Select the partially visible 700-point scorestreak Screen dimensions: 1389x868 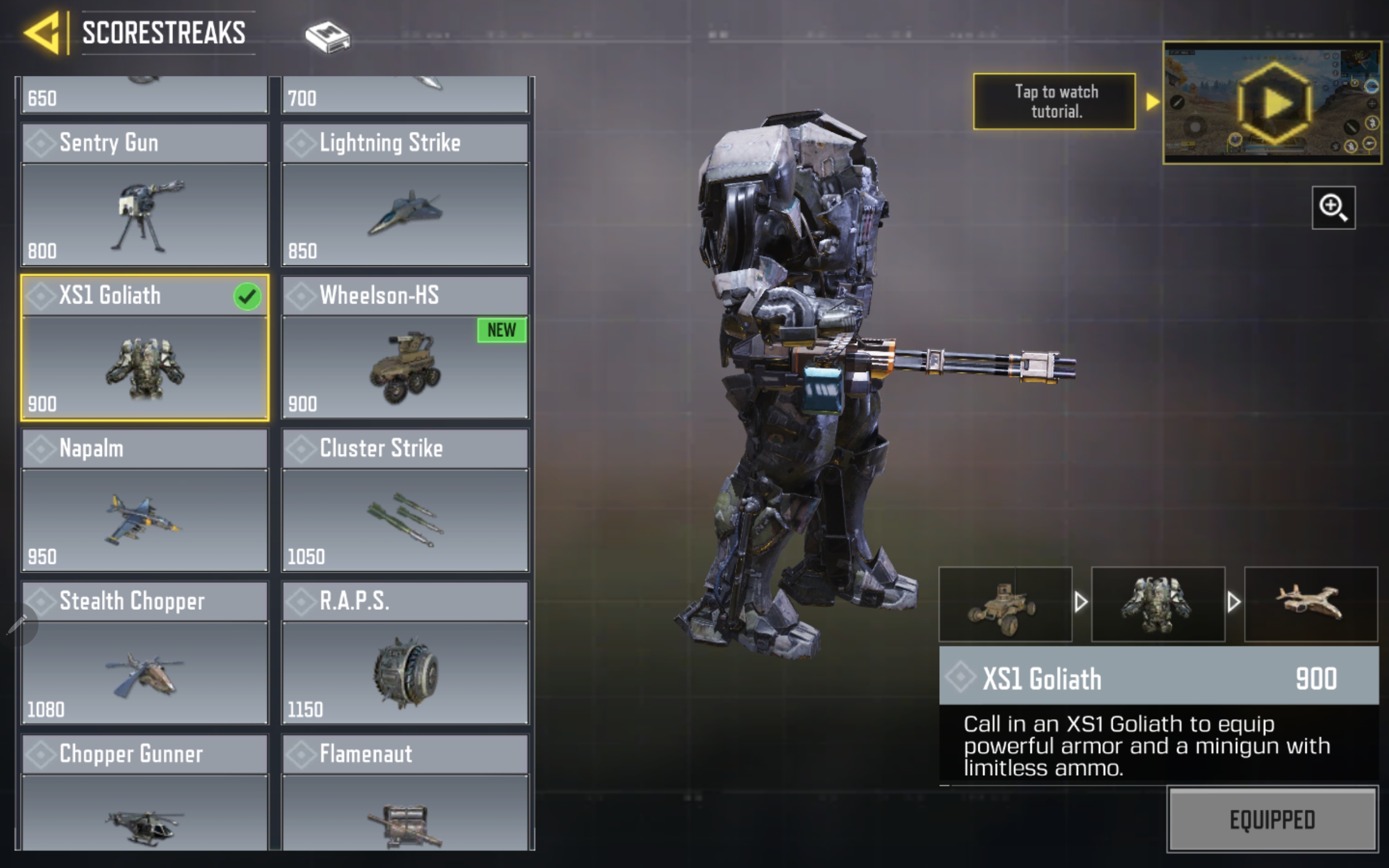pyautogui.click(x=405, y=95)
